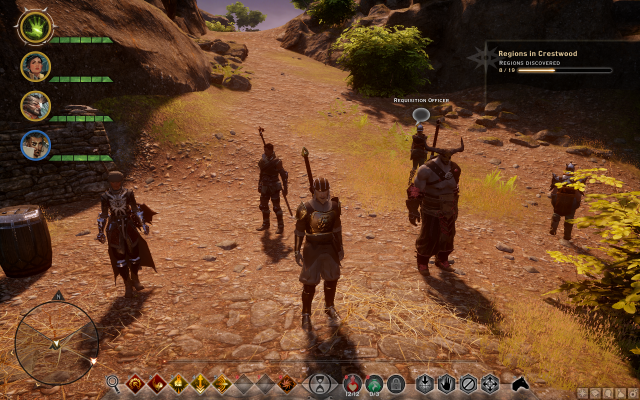
Task: Select the dark-haired woman's party portrait
Action: (35, 67)
